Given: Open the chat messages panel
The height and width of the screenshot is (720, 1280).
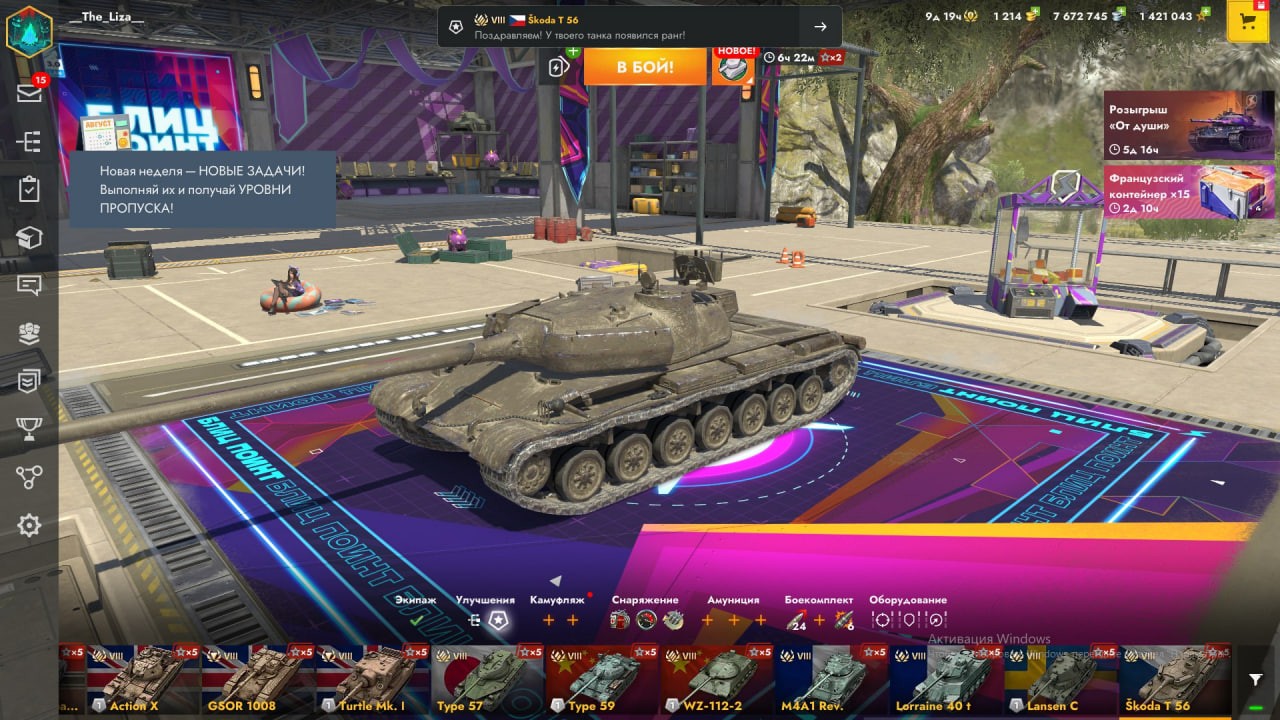Looking at the screenshot, I should (29, 285).
